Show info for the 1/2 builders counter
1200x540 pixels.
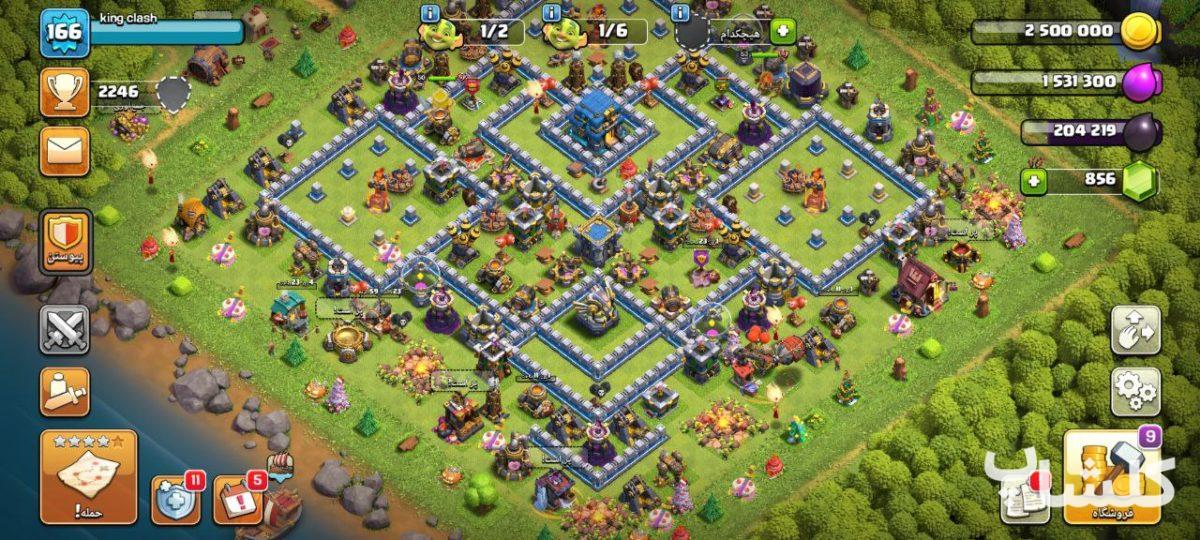tap(431, 13)
